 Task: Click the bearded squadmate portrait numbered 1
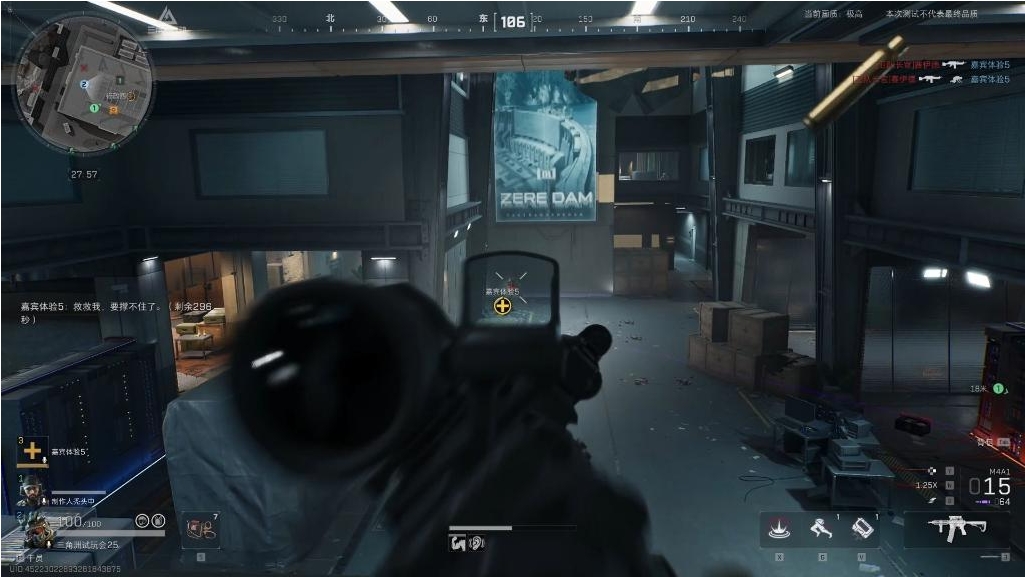pyautogui.click(x=34, y=489)
